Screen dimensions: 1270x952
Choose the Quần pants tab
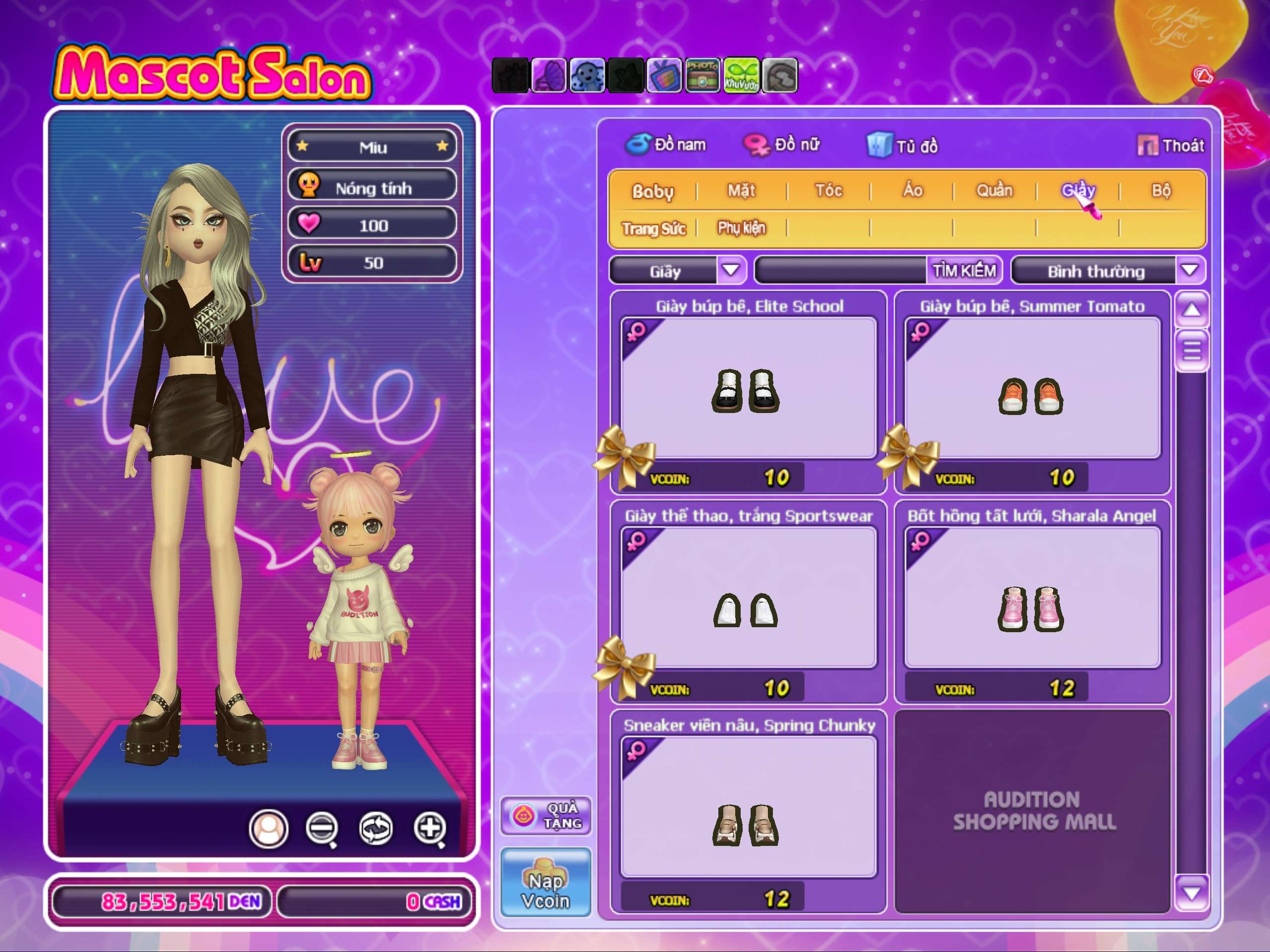coord(994,190)
